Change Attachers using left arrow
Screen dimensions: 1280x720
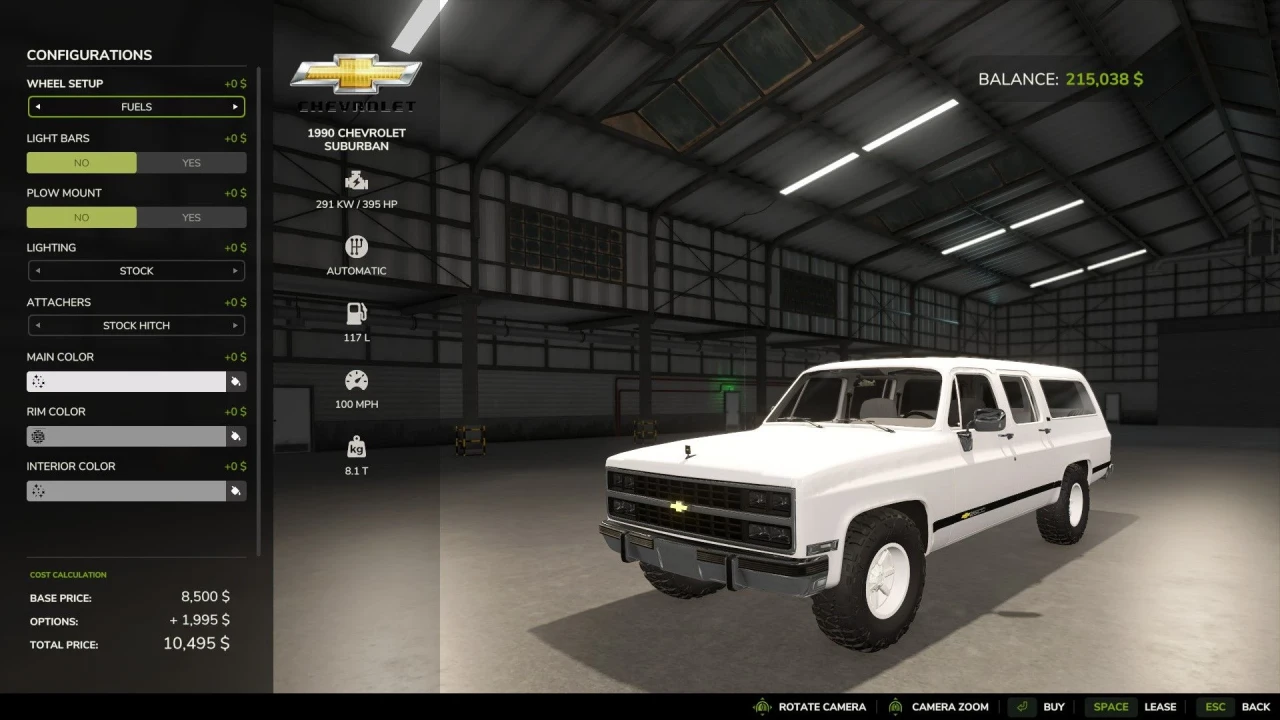click(x=37, y=325)
